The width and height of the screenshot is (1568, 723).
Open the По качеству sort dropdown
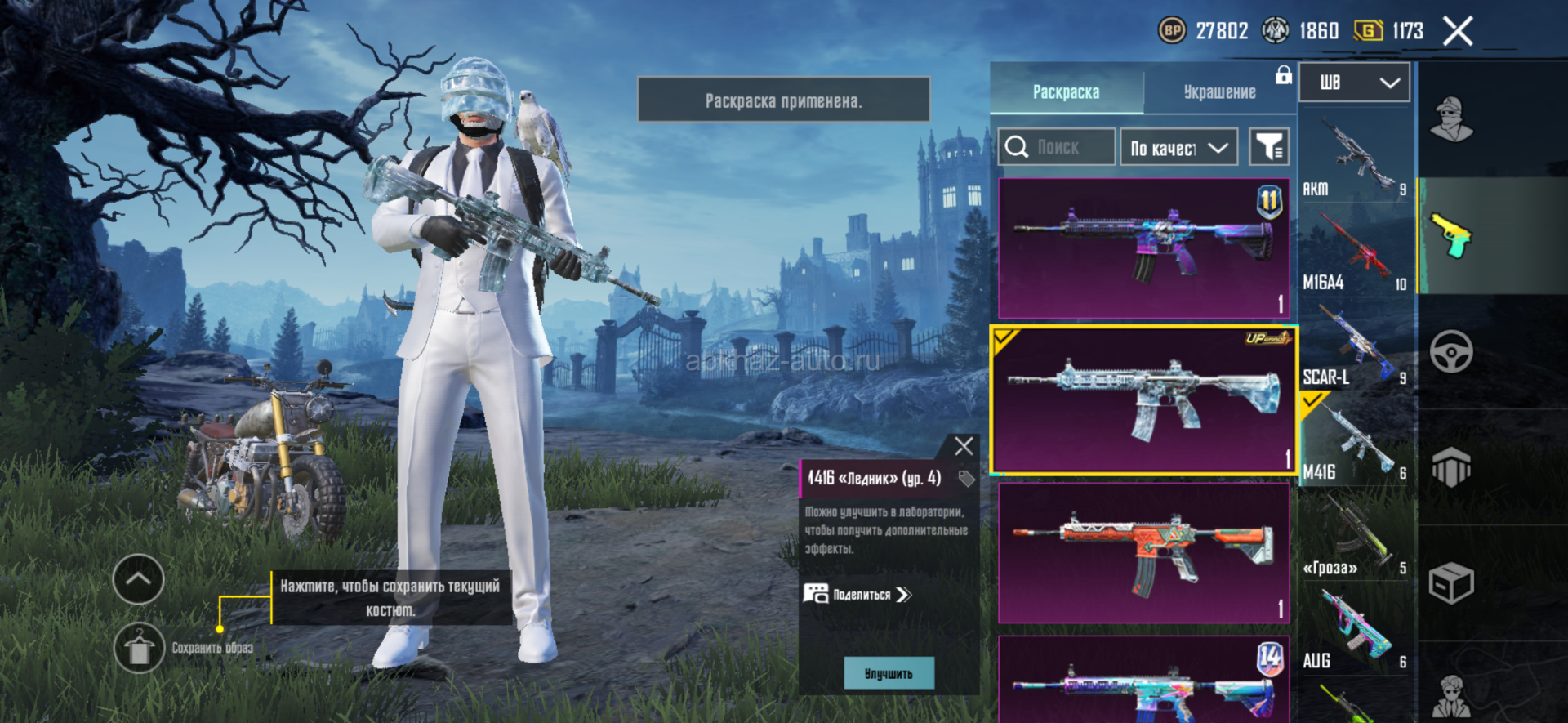(x=1178, y=148)
